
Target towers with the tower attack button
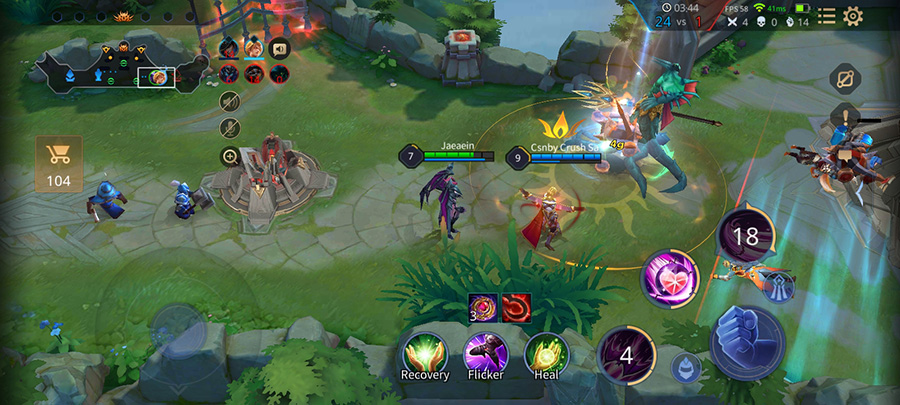pos(780,286)
